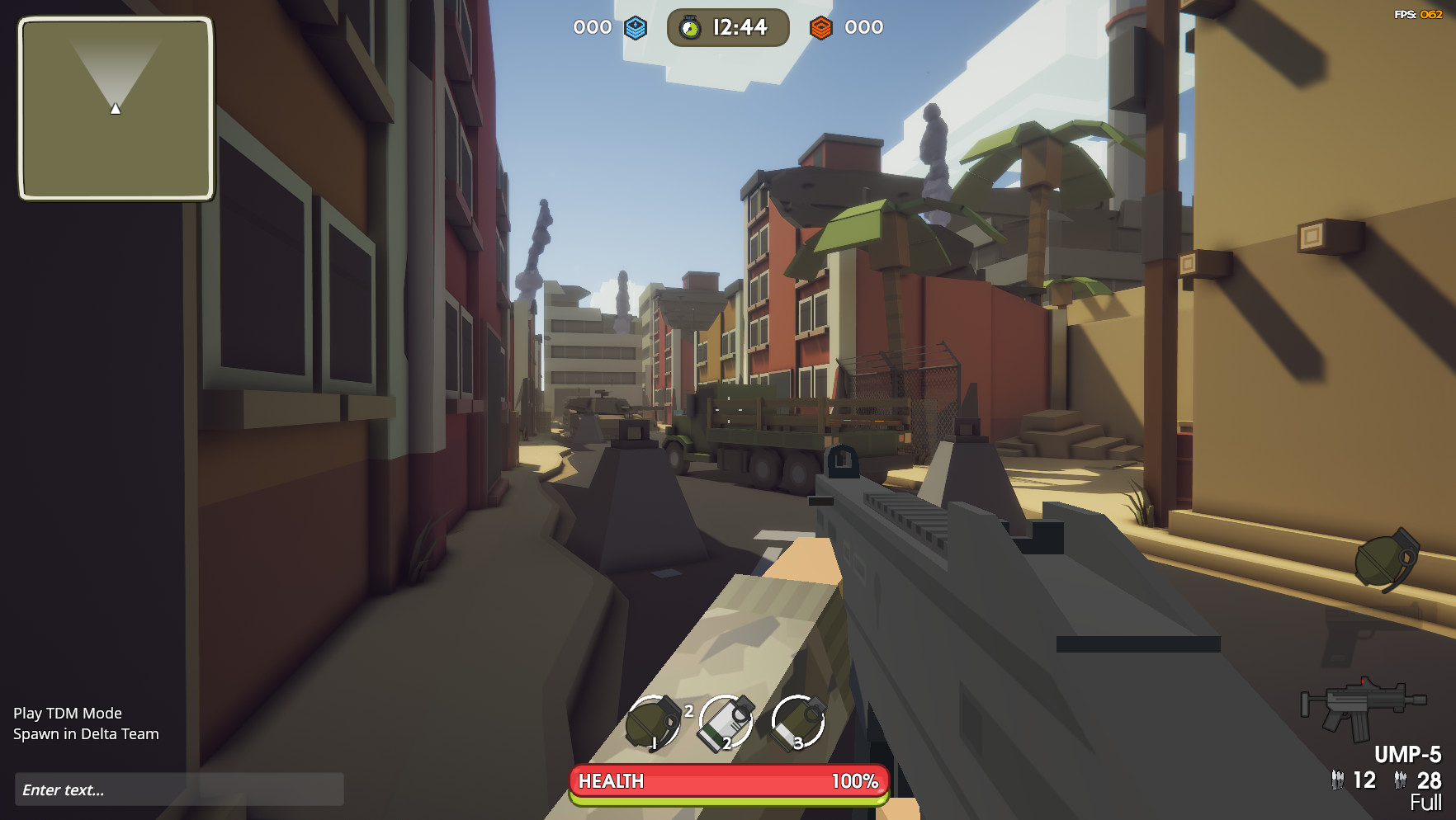Click the Spawn in Delta Team text
Image resolution: width=1456 pixels, height=820 pixels.
click(87, 733)
